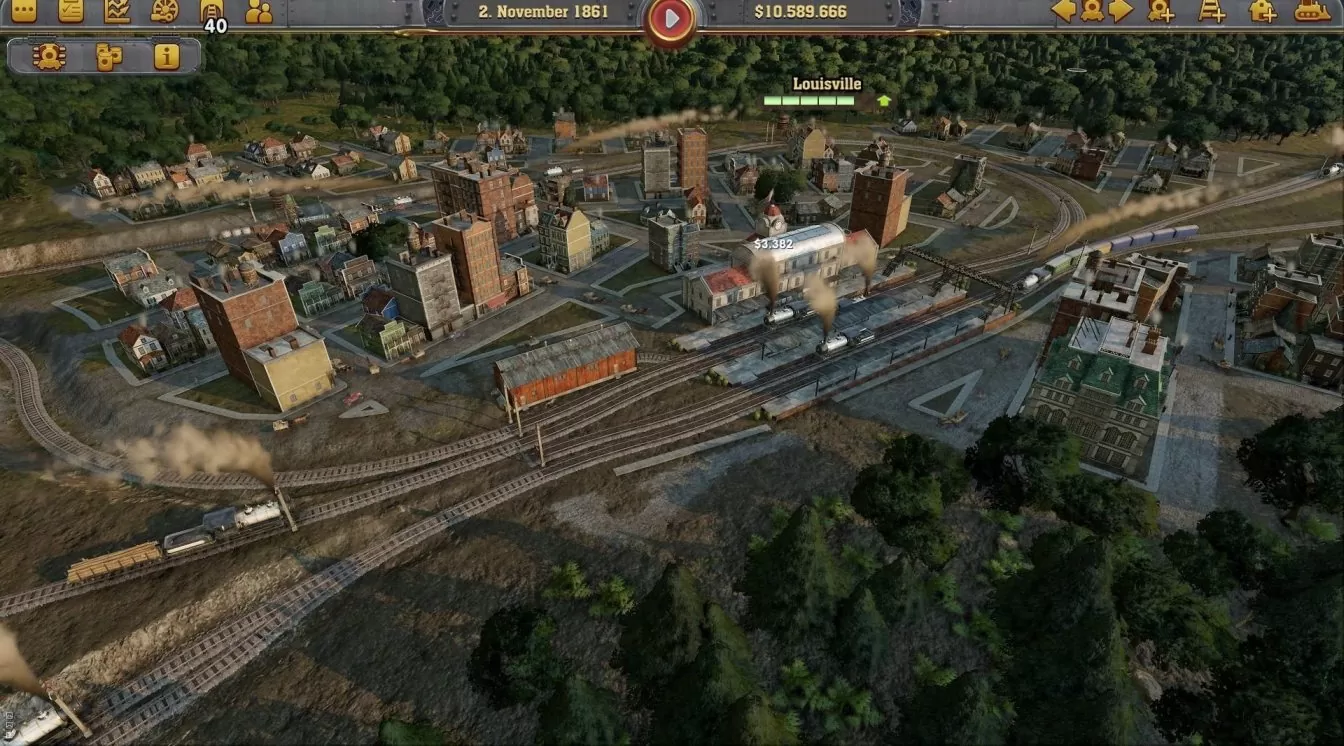Add a new train

coord(1161,11)
